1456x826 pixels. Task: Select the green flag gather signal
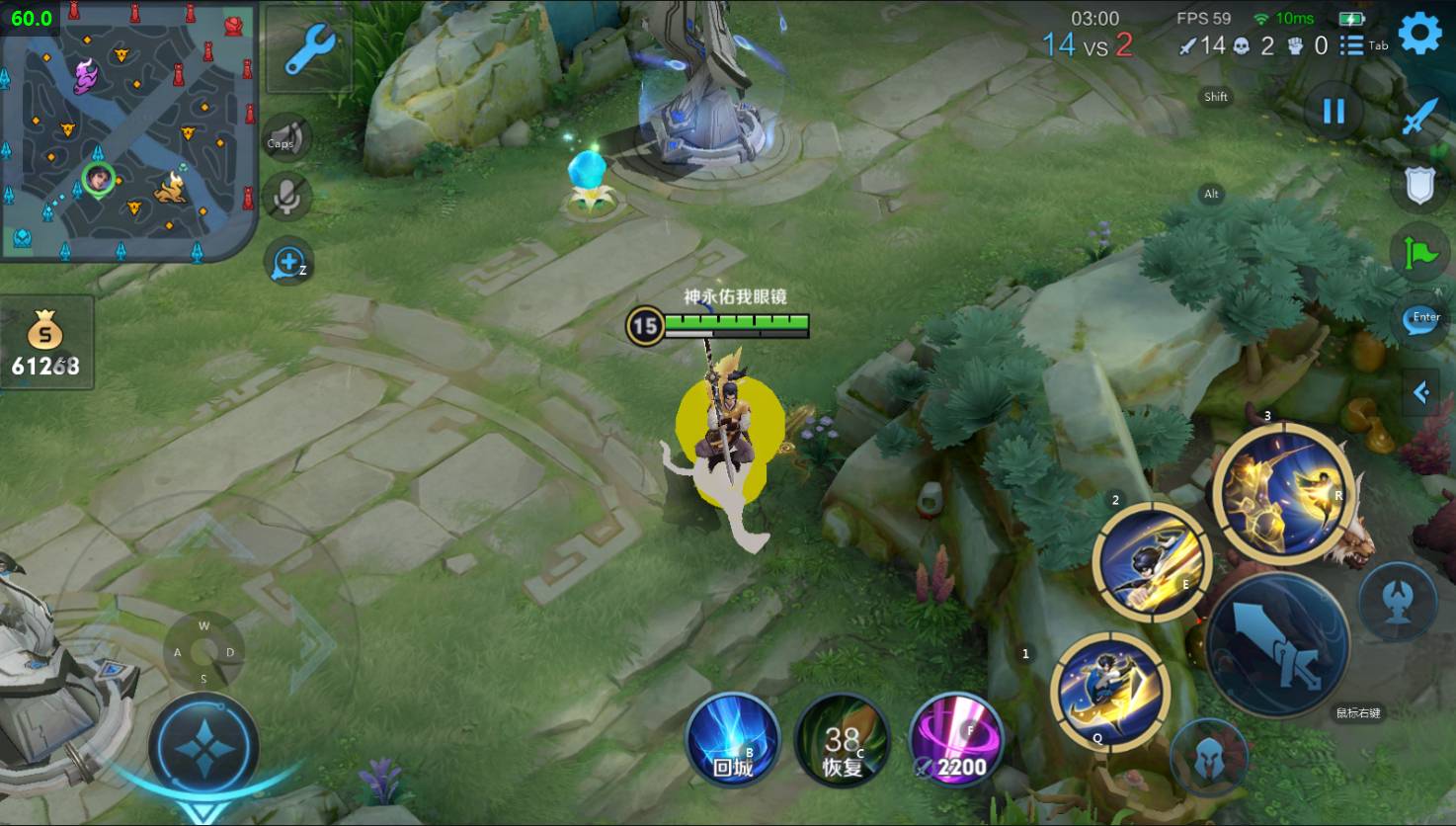1419,252
